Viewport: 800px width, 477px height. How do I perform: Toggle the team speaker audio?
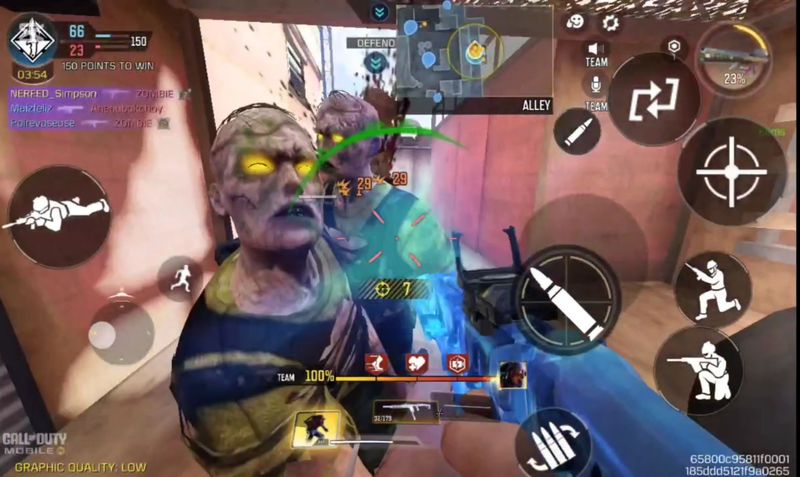pyautogui.click(x=596, y=51)
